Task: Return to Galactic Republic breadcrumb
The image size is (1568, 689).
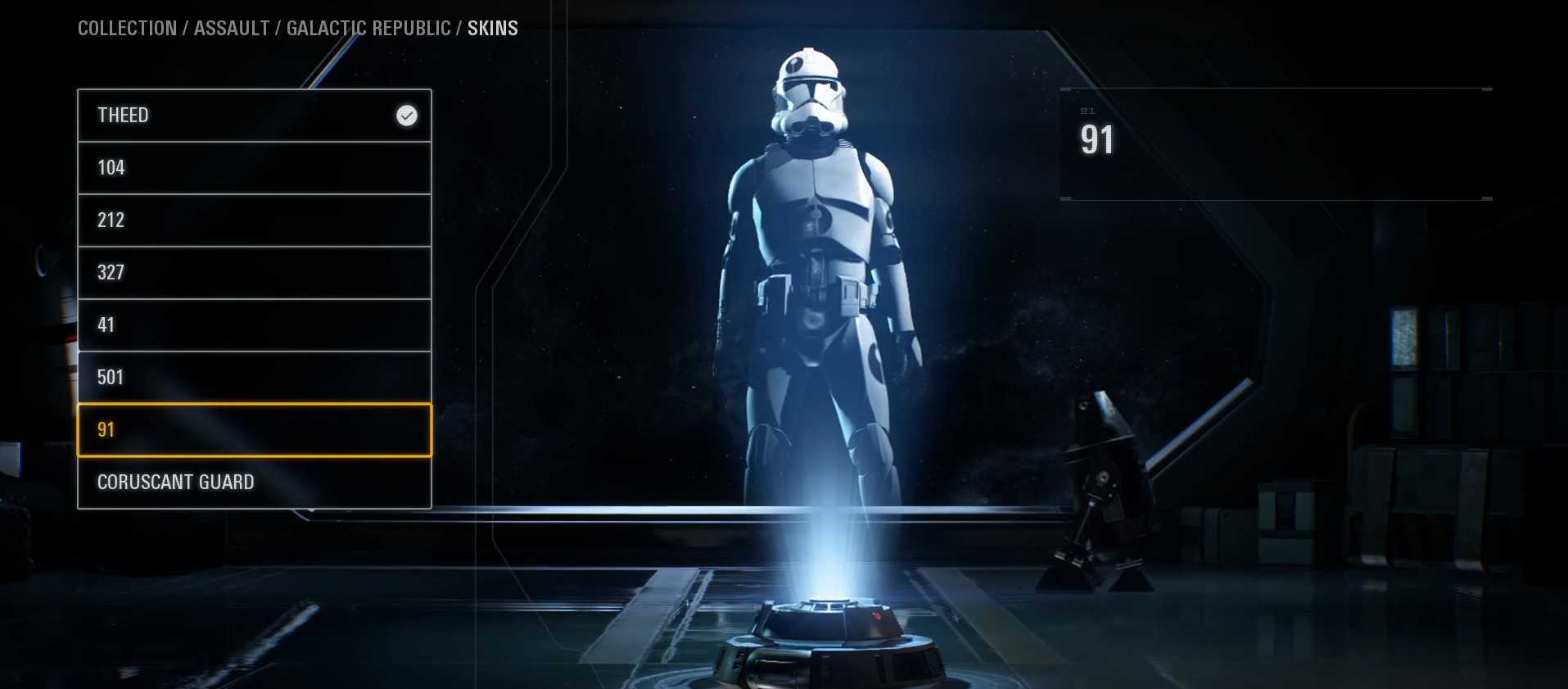Action: [368, 29]
